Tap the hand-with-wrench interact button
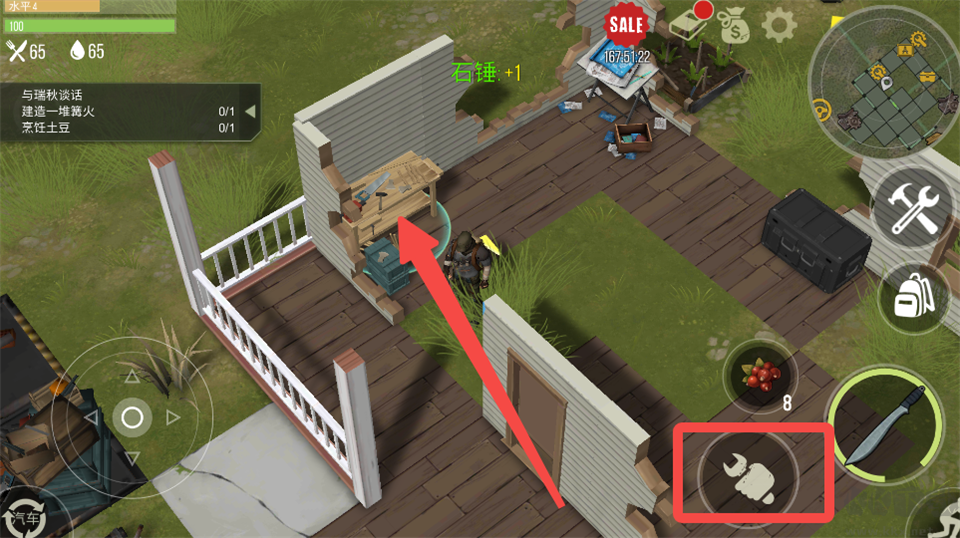 [x=751, y=471]
